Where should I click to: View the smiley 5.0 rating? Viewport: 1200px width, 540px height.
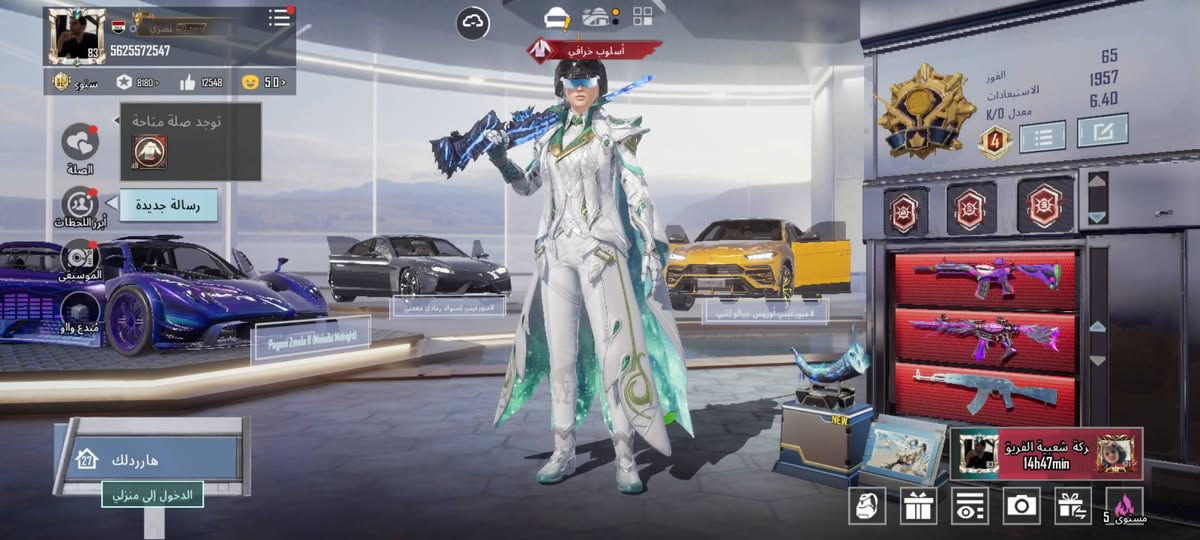coord(264,82)
